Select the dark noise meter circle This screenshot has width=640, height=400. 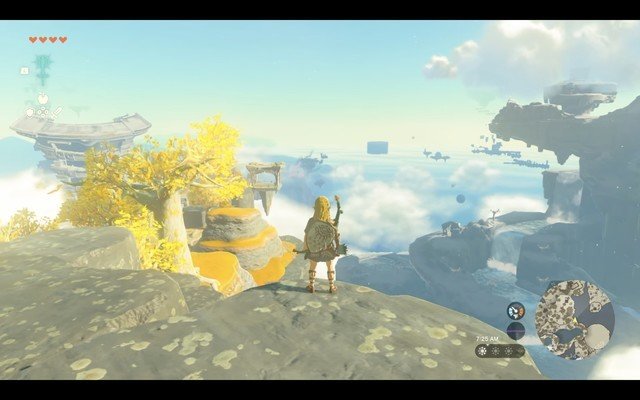click(x=516, y=330)
